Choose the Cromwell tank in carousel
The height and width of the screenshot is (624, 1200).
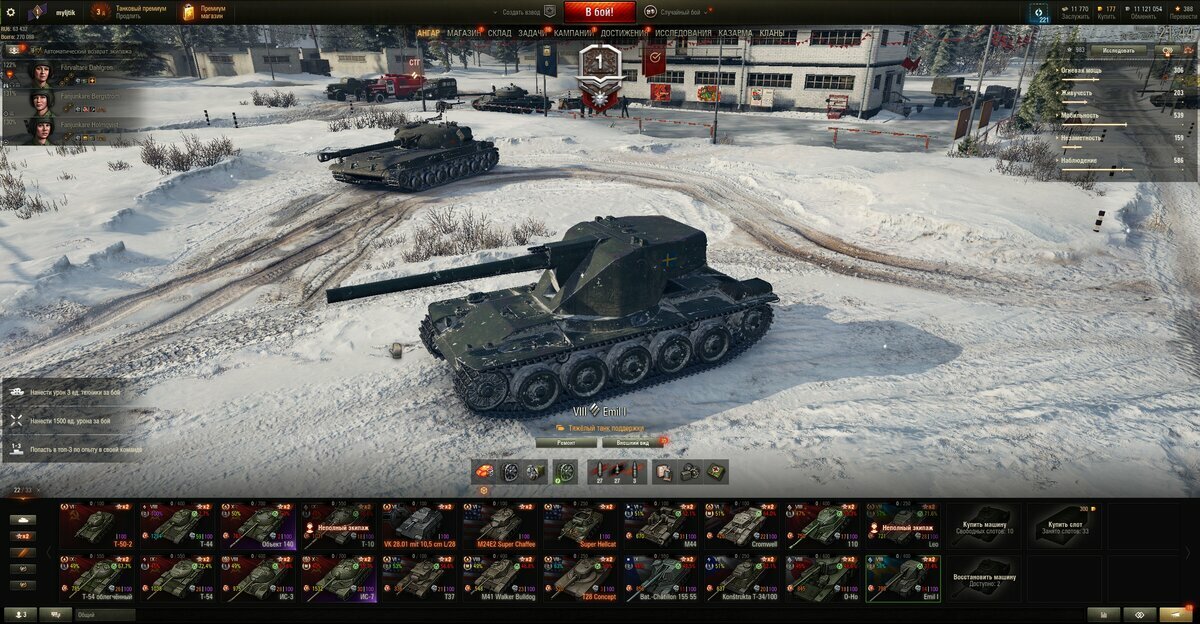click(743, 526)
